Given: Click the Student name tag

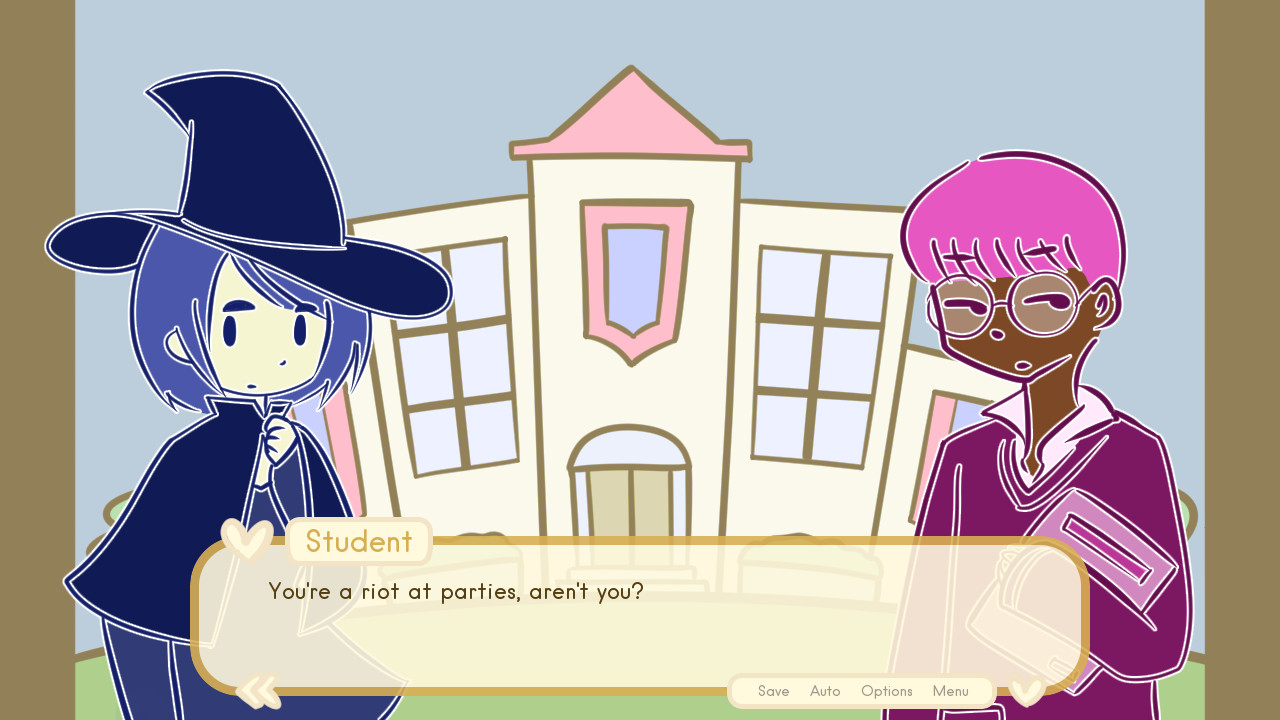Looking at the screenshot, I should (359, 541).
